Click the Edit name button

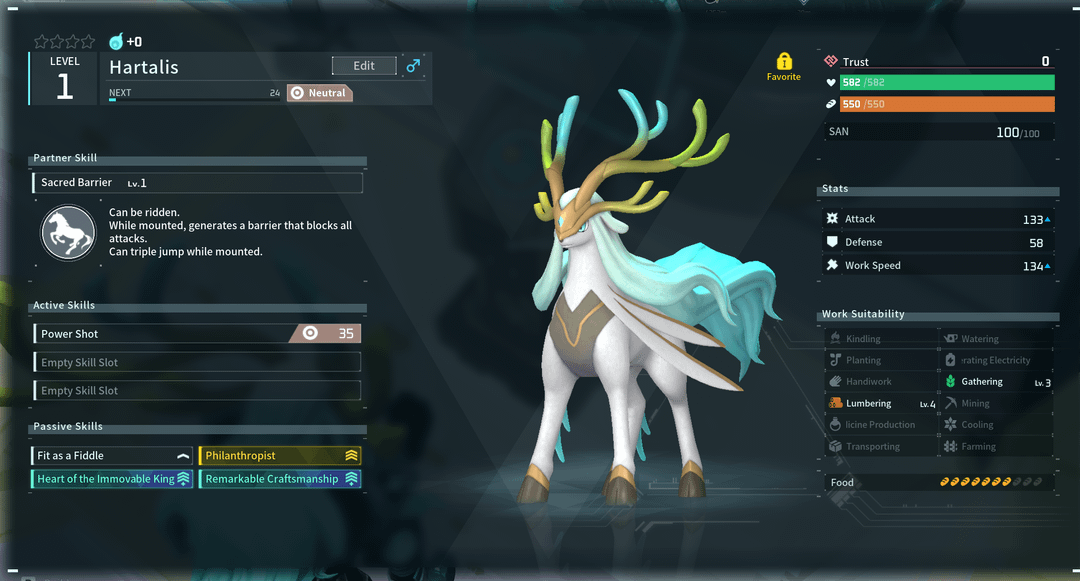[364, 66]
